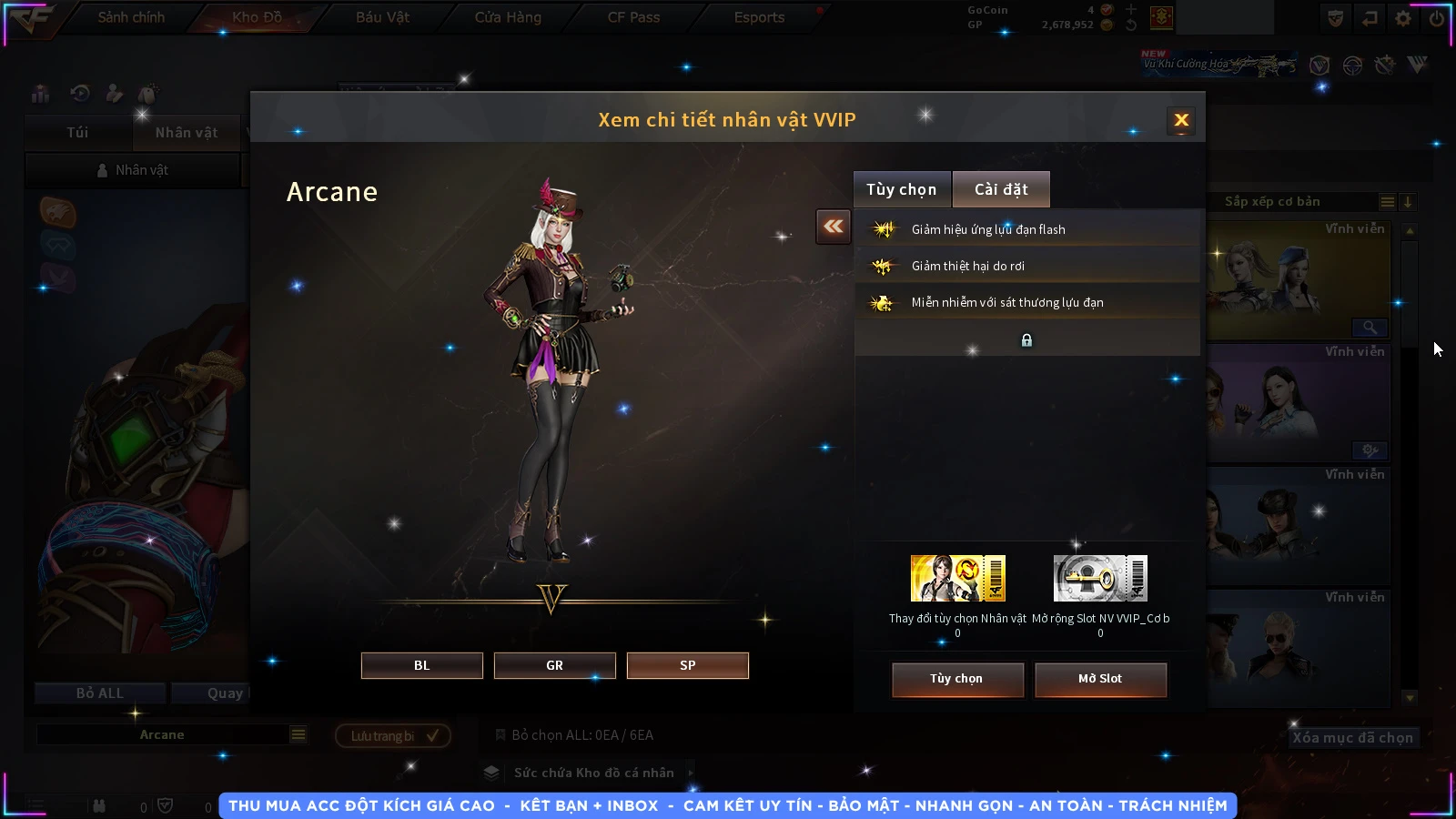Screen dimensions: 1456x819
Task: Open settings via the gear icon
Action: 1403,18
